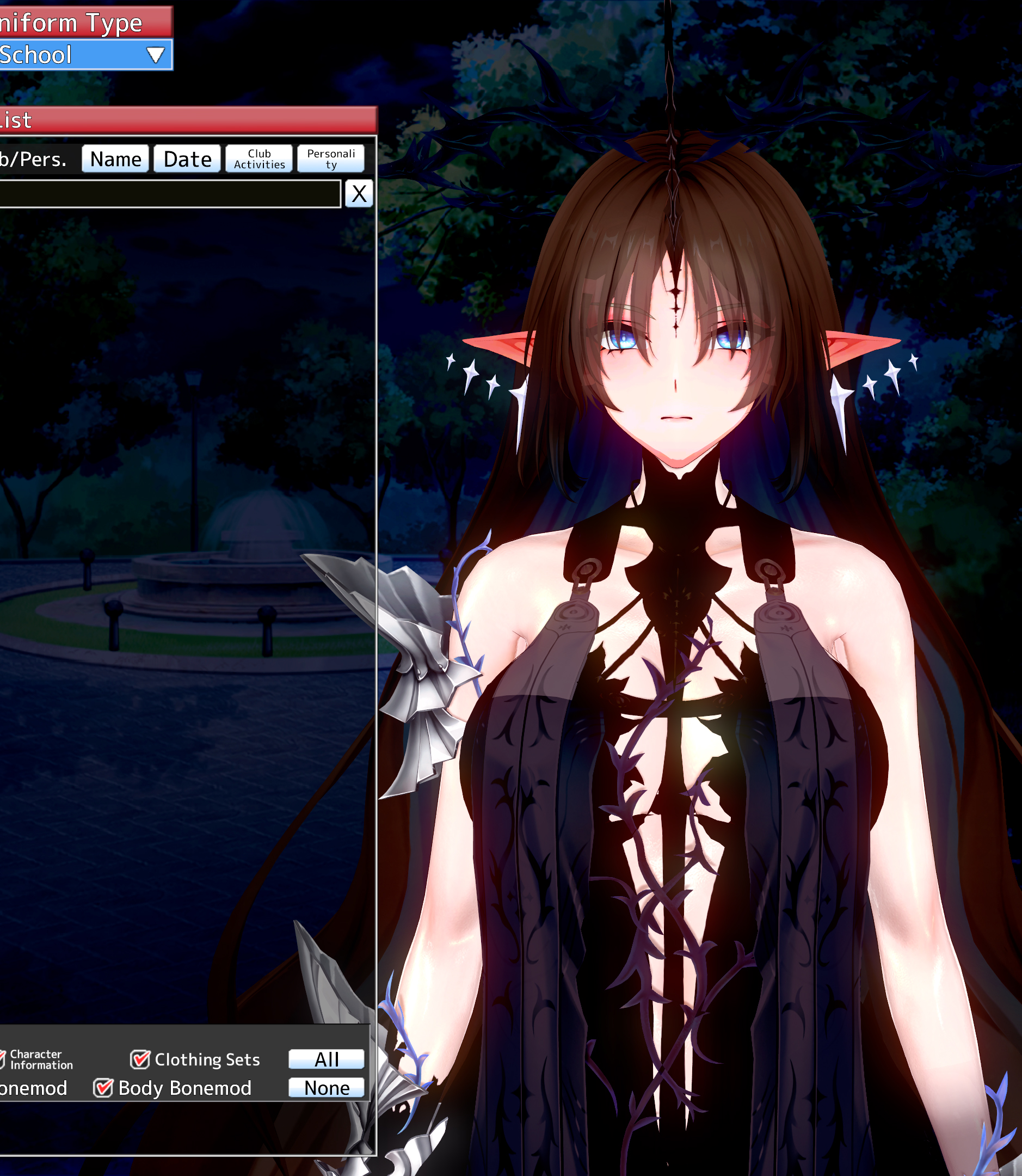Toggle the Clothing Sets checkbox
The image size is (1022, 1176).
pos(140,1059)
